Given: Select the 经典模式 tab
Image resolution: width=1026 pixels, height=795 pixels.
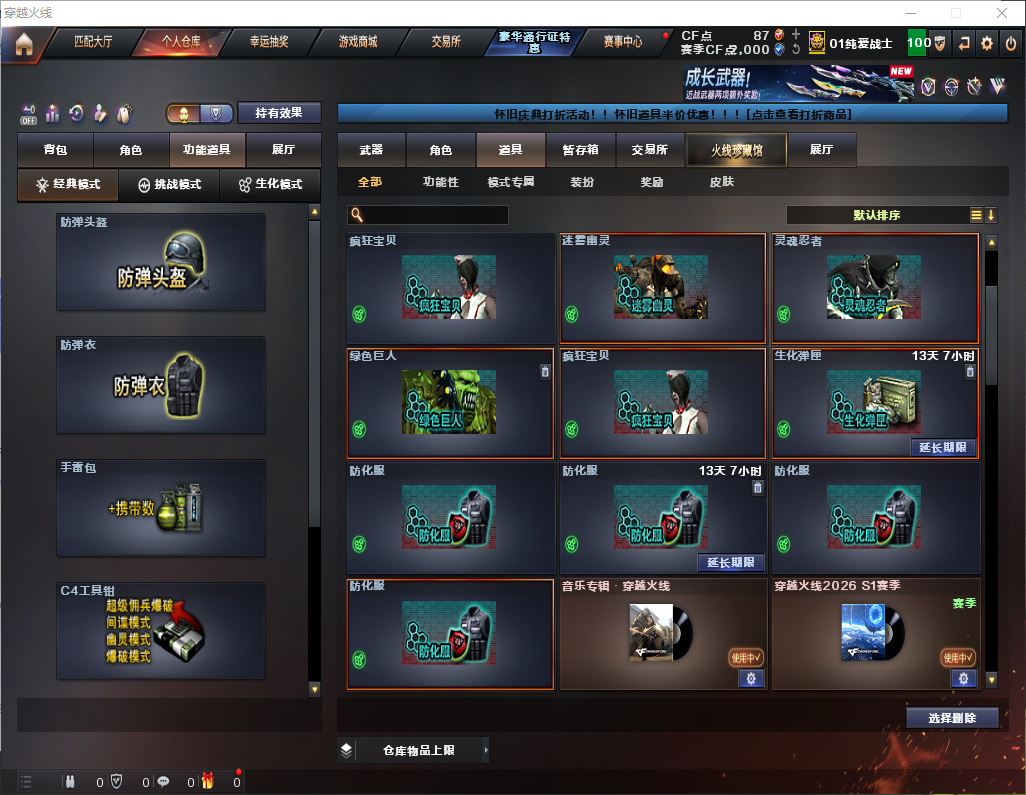Looking at the screenshot, I should point(68,185).
